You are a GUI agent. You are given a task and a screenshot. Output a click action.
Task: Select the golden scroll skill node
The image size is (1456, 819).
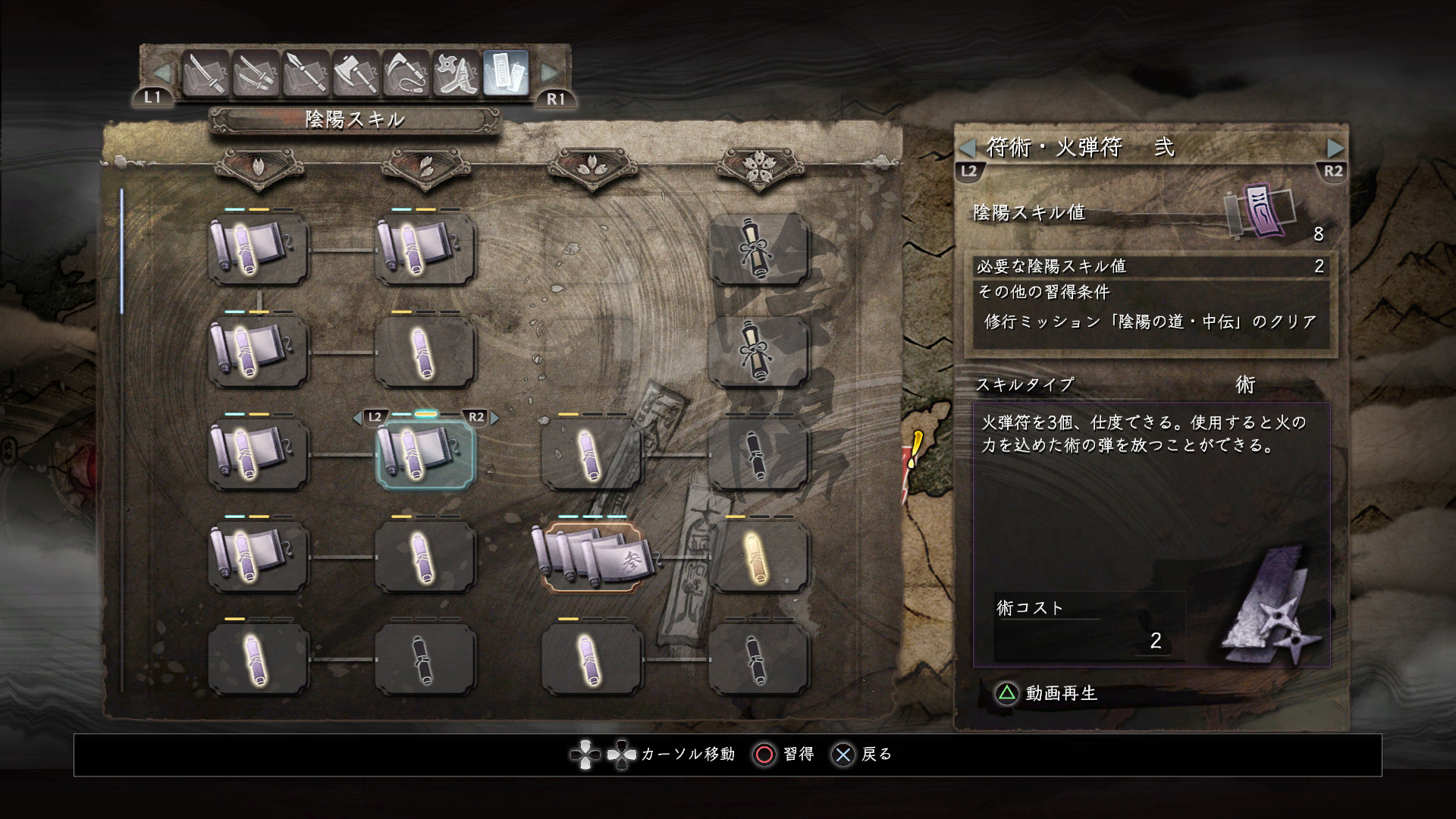758,557
